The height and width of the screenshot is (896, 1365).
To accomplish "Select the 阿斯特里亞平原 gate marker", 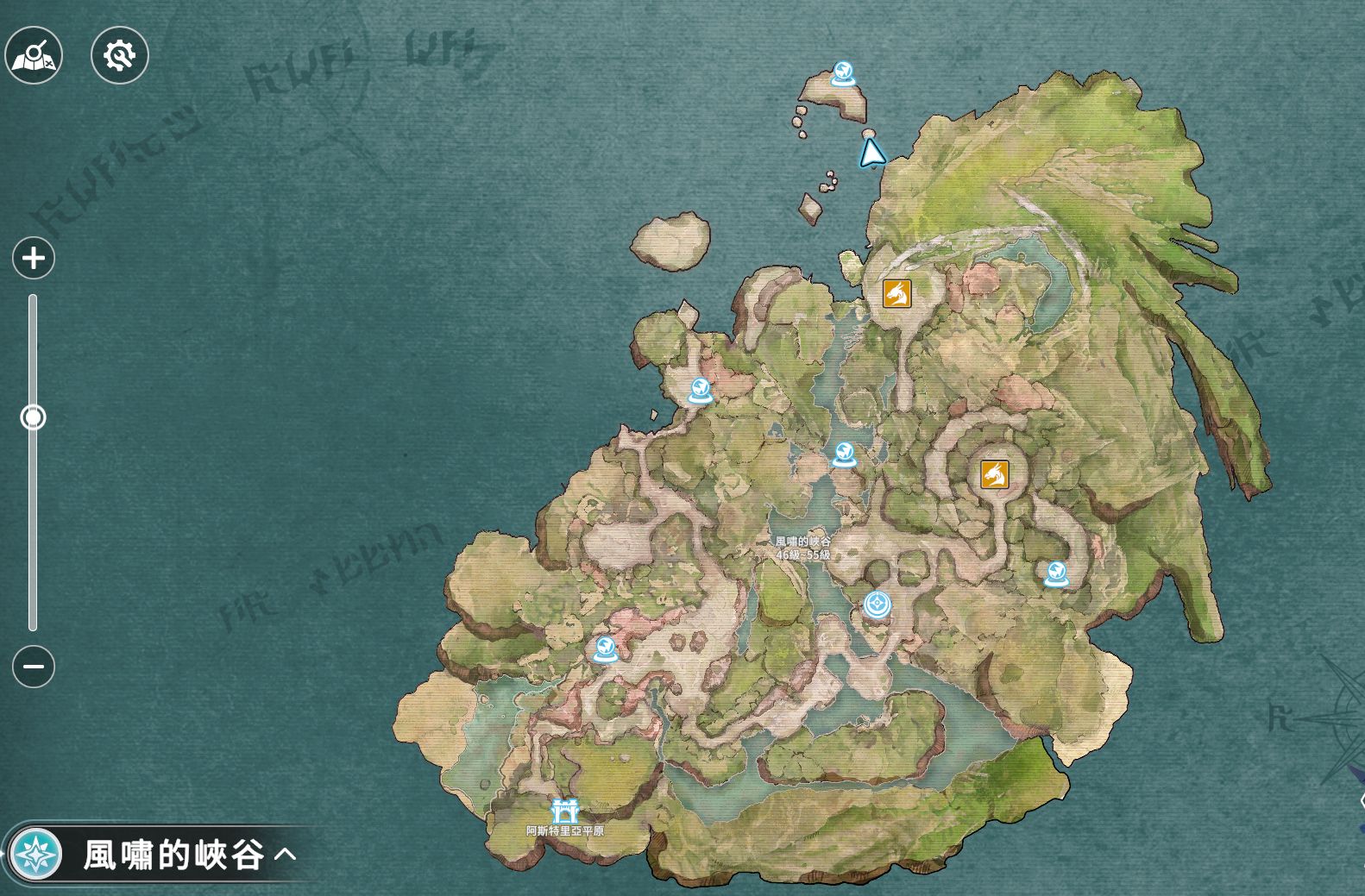I will 564,811.
